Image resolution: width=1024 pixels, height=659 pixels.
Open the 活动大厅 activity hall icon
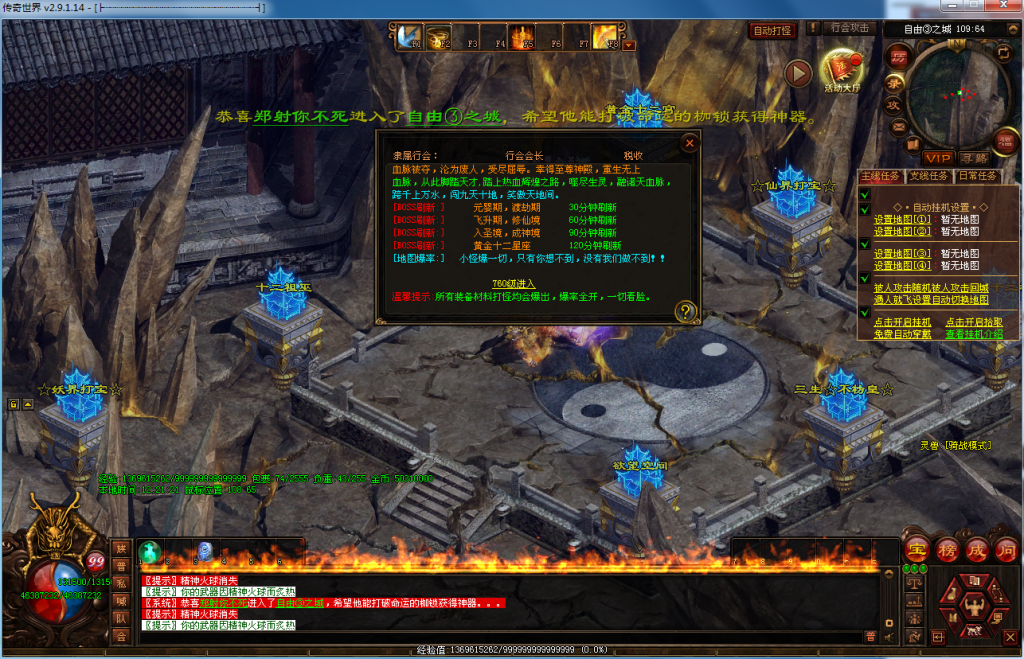pyautogui.click(x=842, y=70)
